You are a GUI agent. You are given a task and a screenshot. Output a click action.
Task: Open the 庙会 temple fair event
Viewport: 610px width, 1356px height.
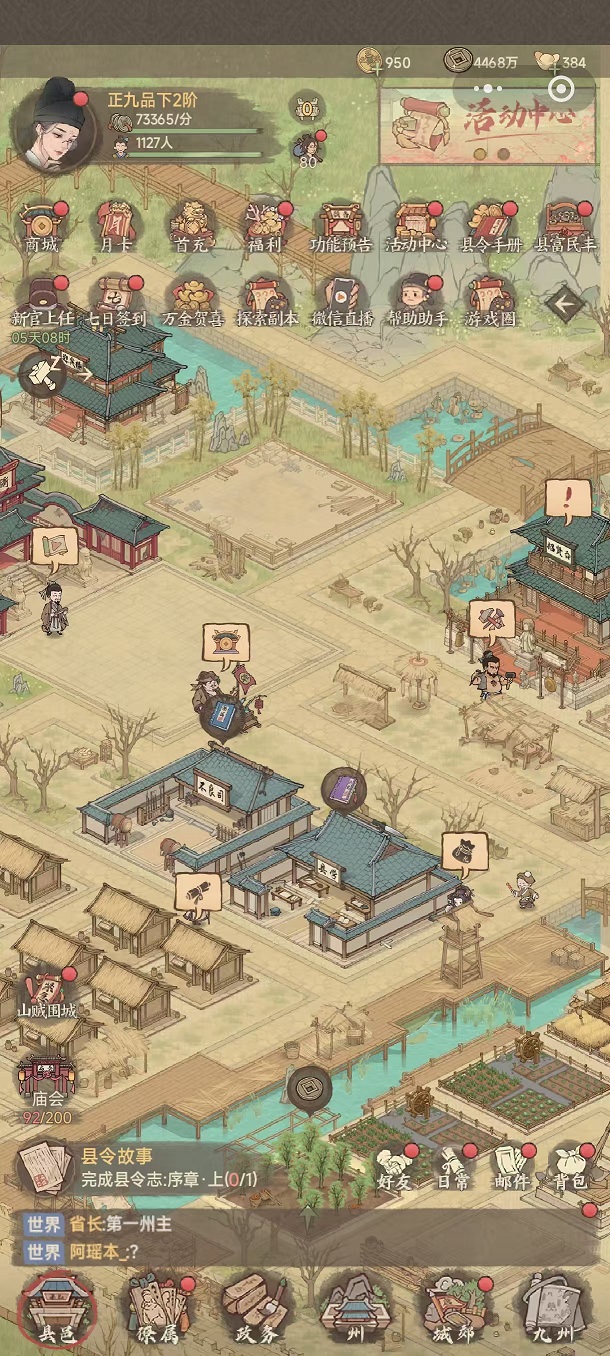click(45, 1084)
